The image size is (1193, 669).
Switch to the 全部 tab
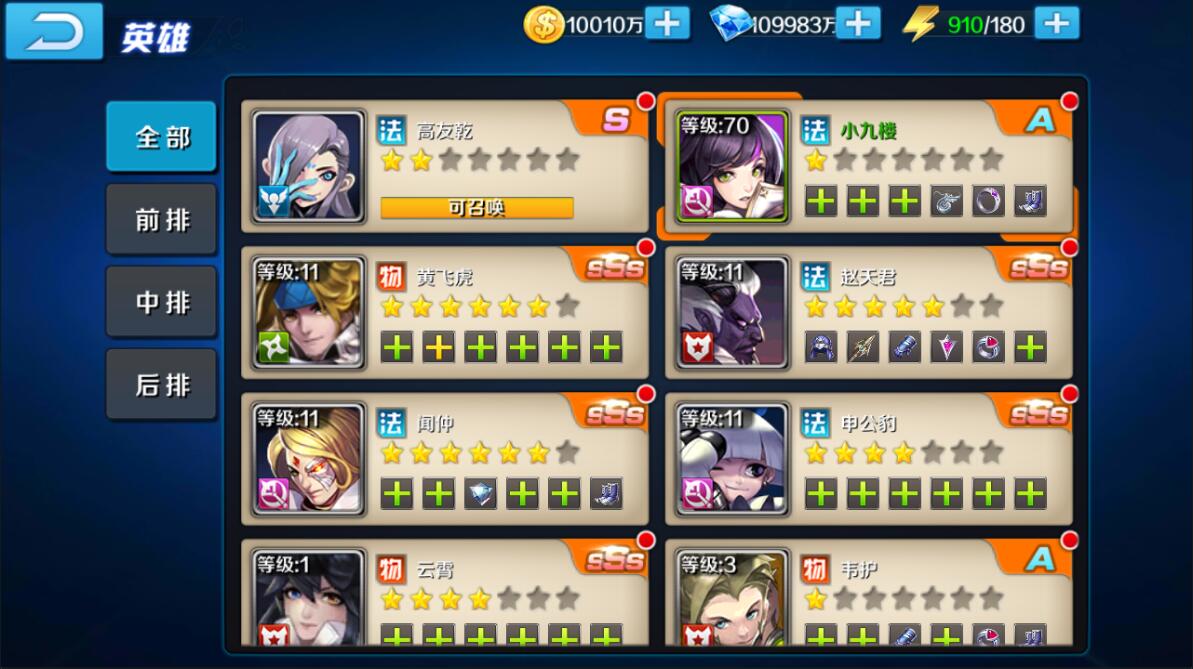tap(161, 137)
